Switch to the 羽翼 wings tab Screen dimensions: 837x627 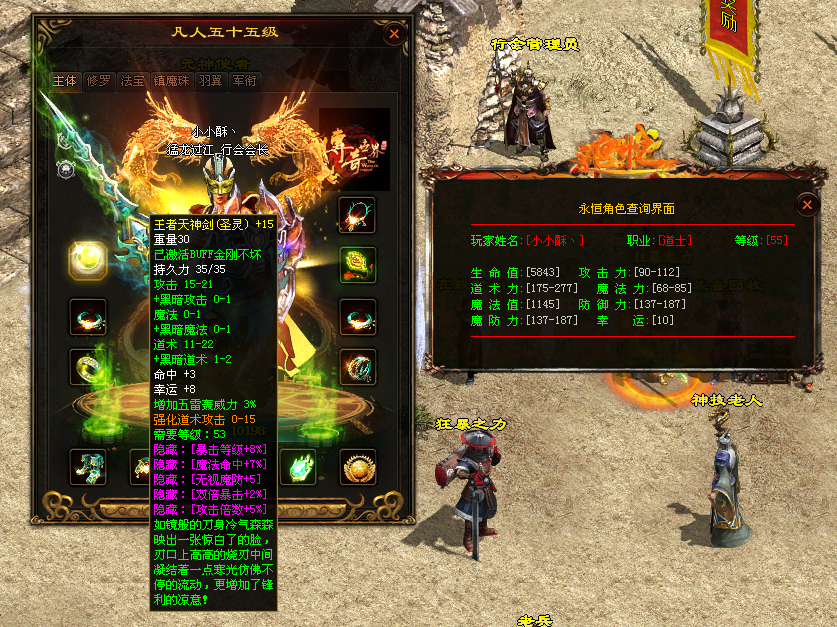210,81
